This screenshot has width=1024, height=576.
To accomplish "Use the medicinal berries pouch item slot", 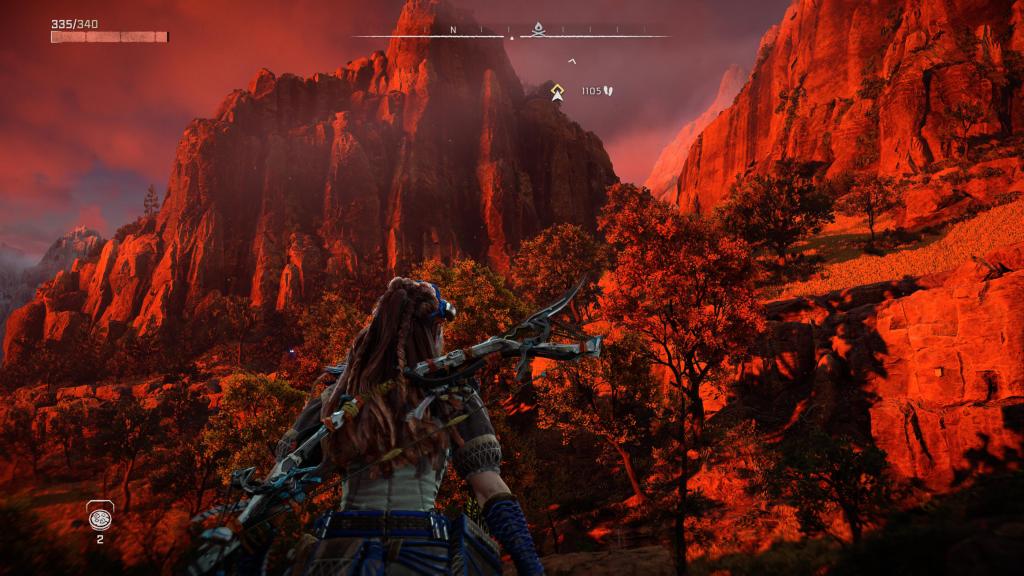I will 100,516.
